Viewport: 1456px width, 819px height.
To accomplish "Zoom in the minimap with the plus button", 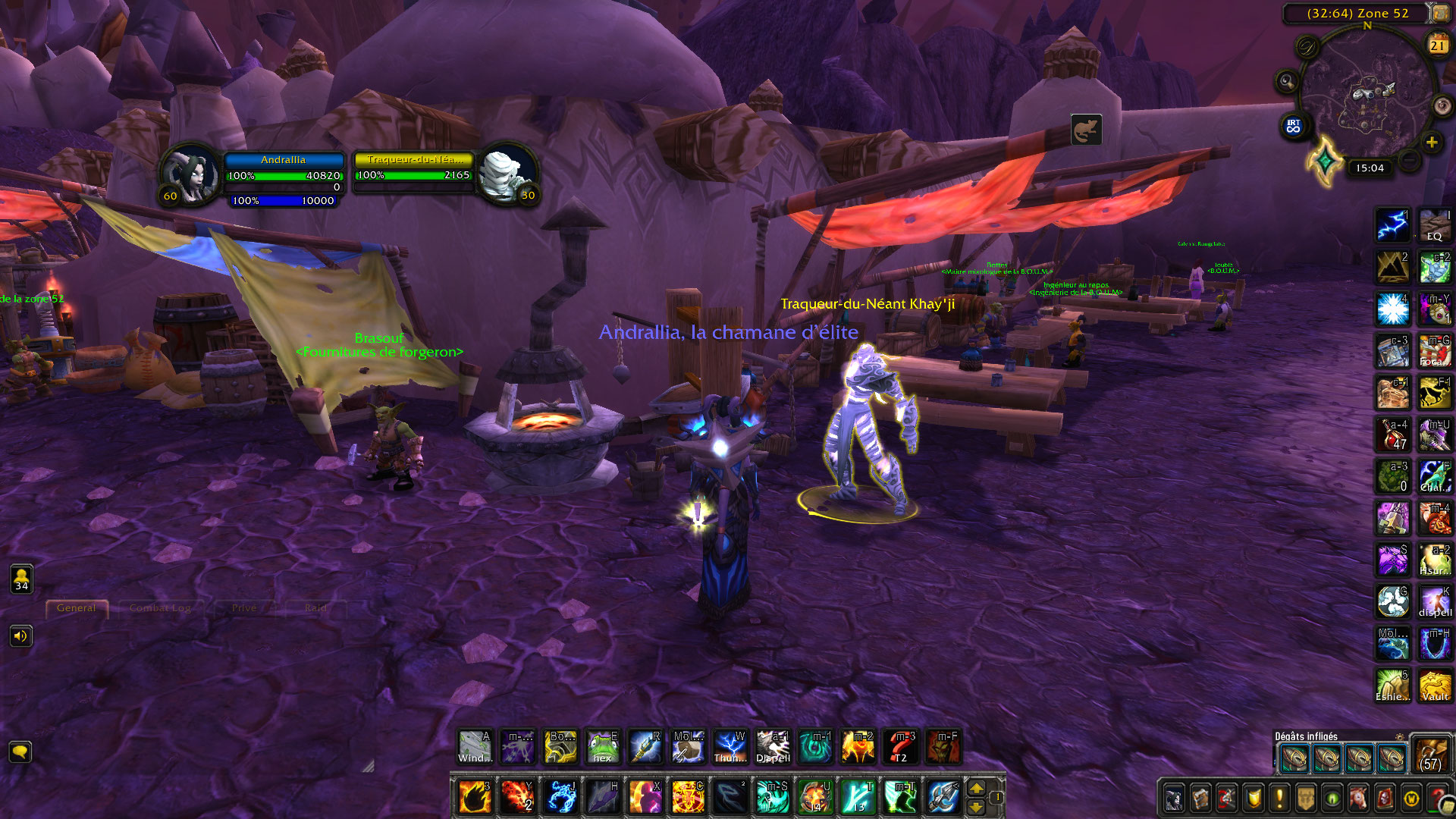I will coord(1432,141).
